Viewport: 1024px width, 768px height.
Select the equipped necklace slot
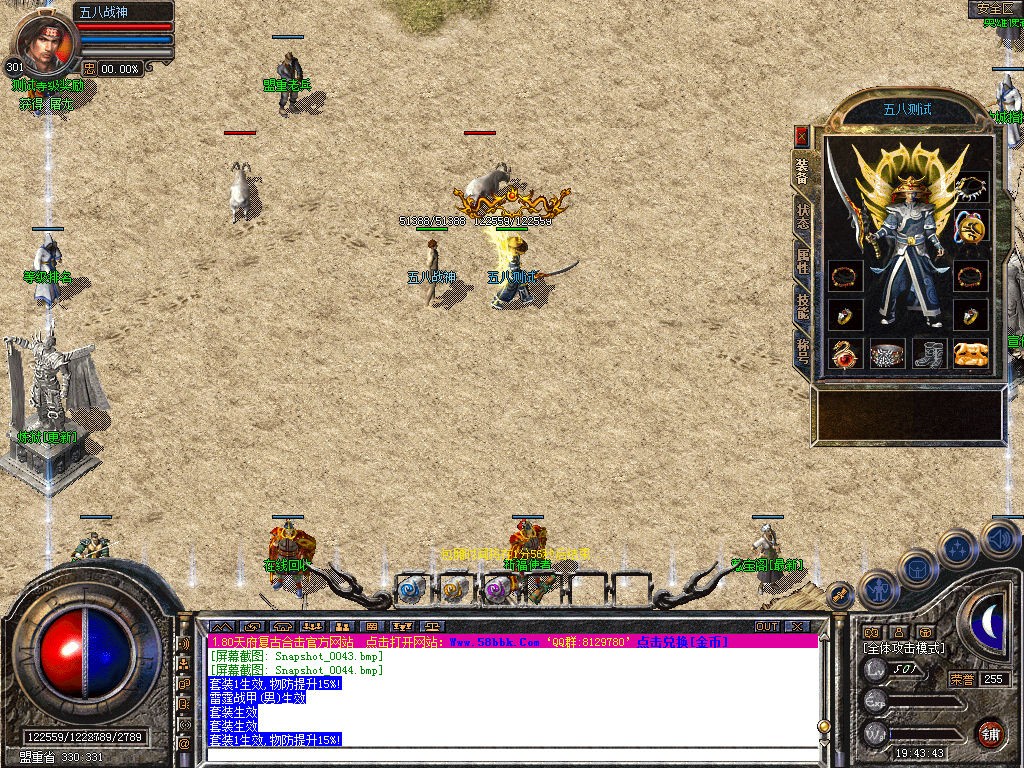coord(971,187)
